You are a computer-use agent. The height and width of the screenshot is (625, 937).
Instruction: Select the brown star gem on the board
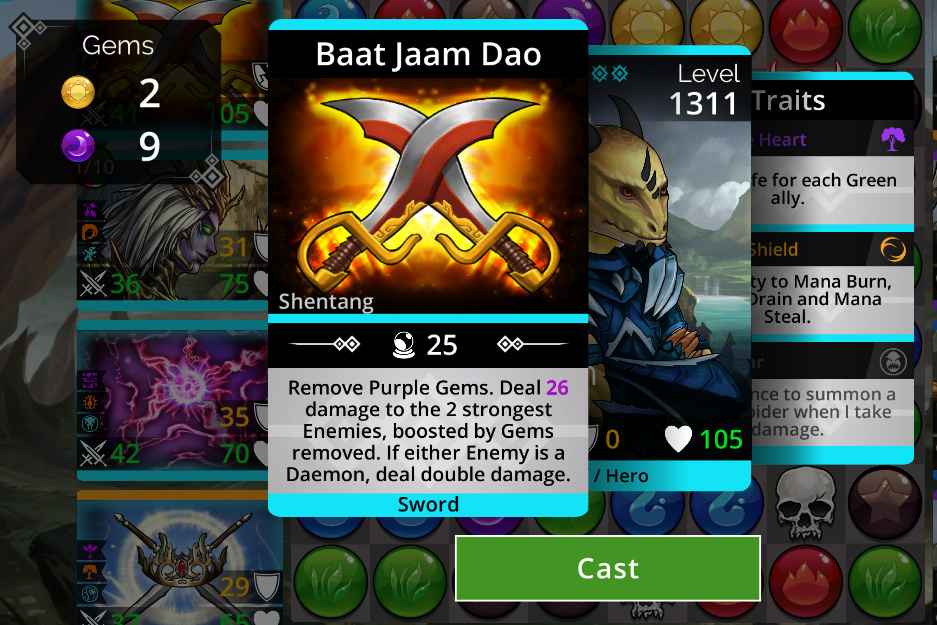[x=883, y=500]
